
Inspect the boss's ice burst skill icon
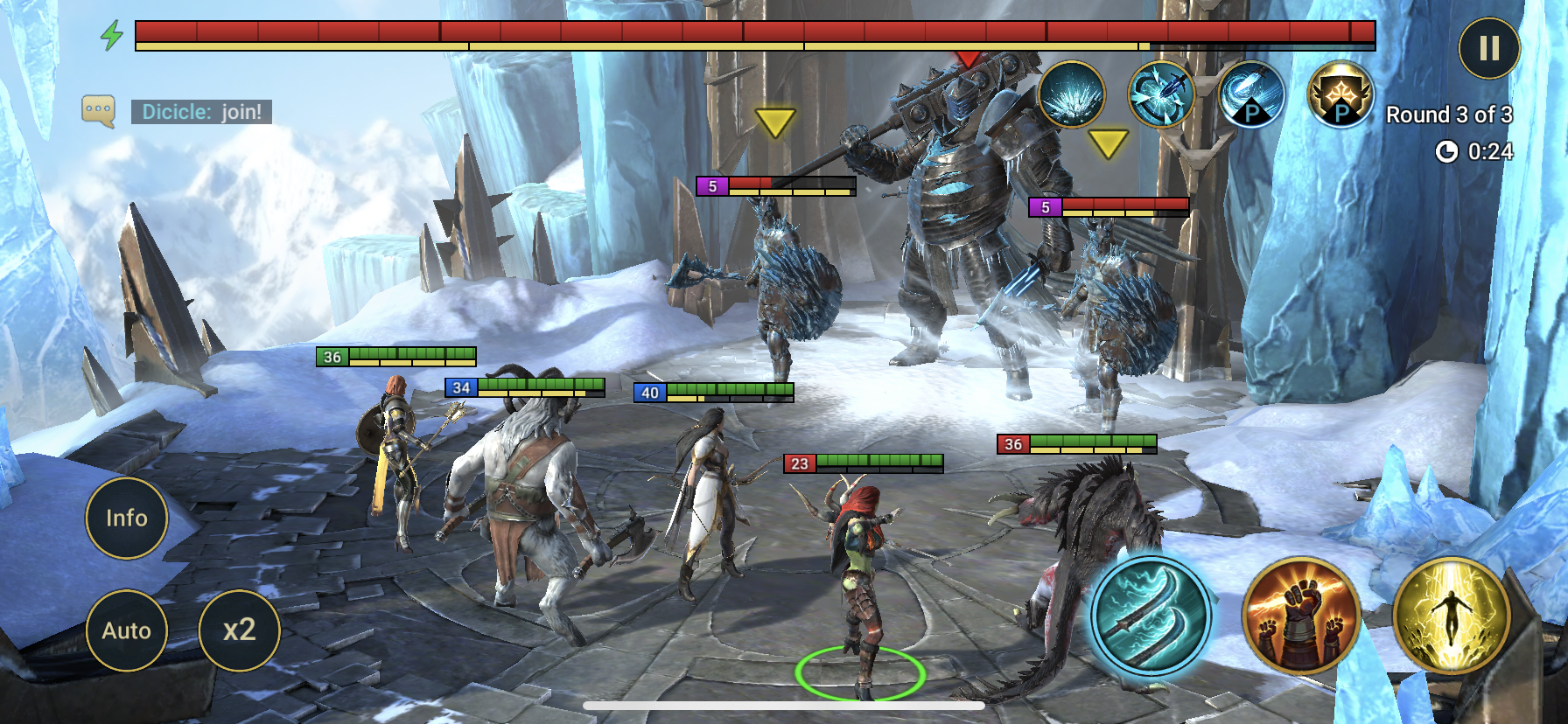tap(1071, 95)
